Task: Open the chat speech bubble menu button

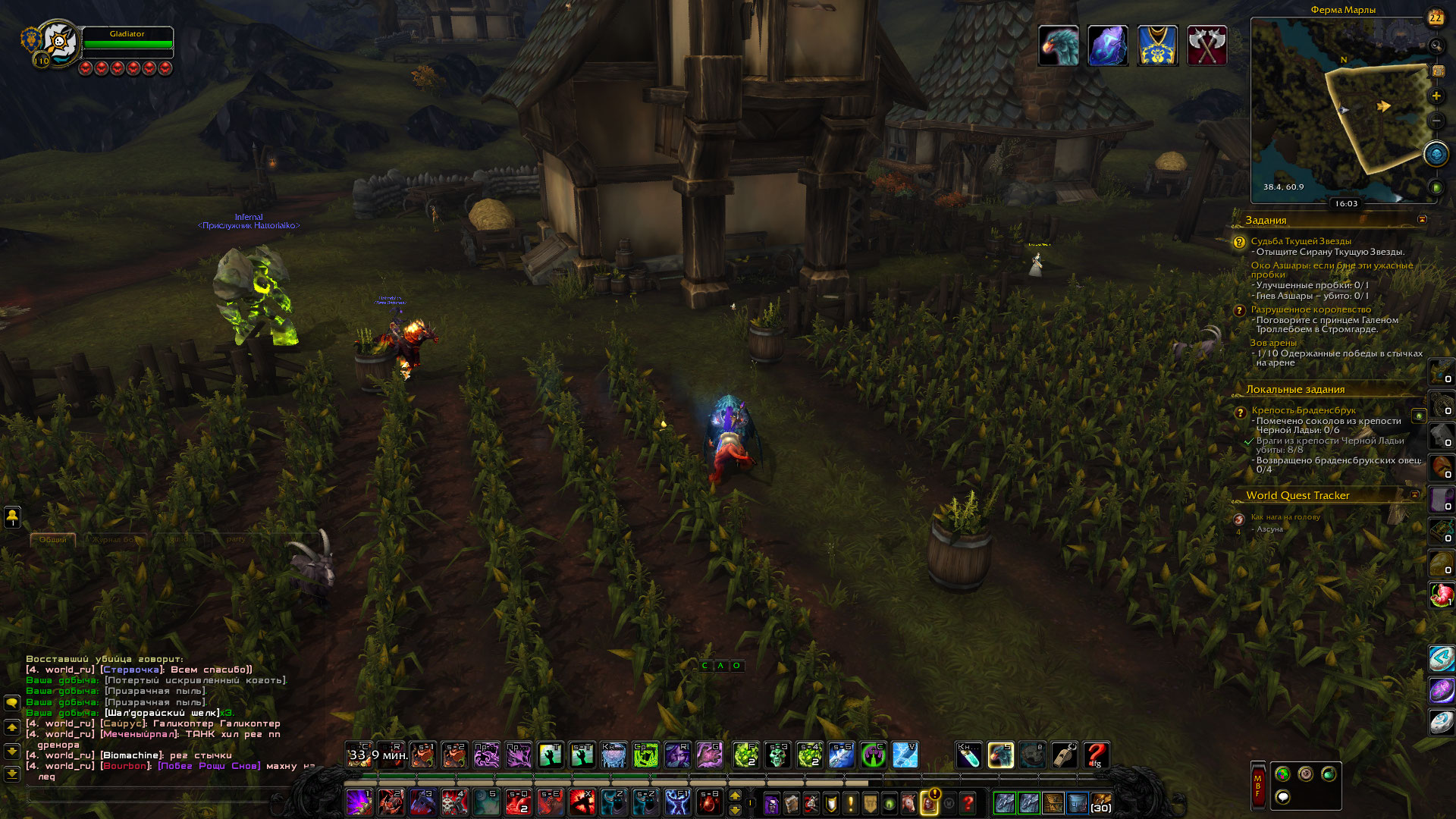Action: click(x=12, y=703)
